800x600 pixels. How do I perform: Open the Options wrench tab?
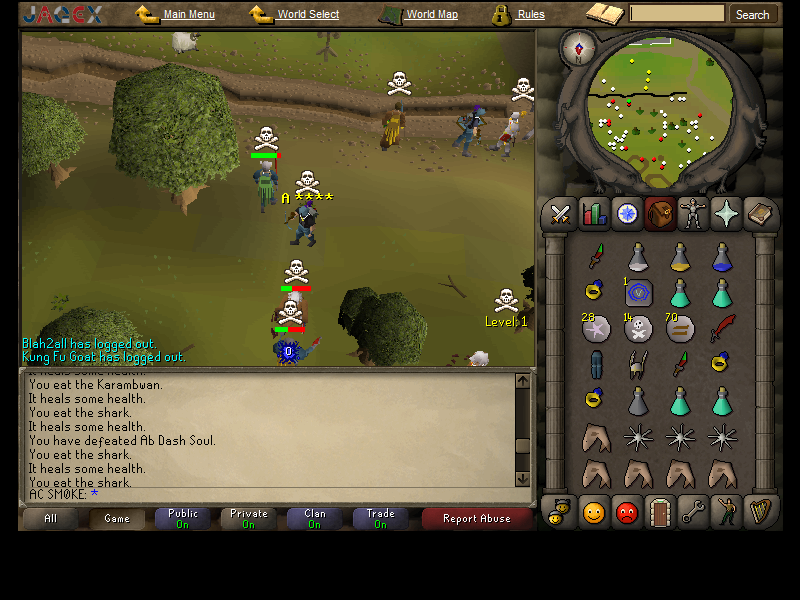[693, 513]
